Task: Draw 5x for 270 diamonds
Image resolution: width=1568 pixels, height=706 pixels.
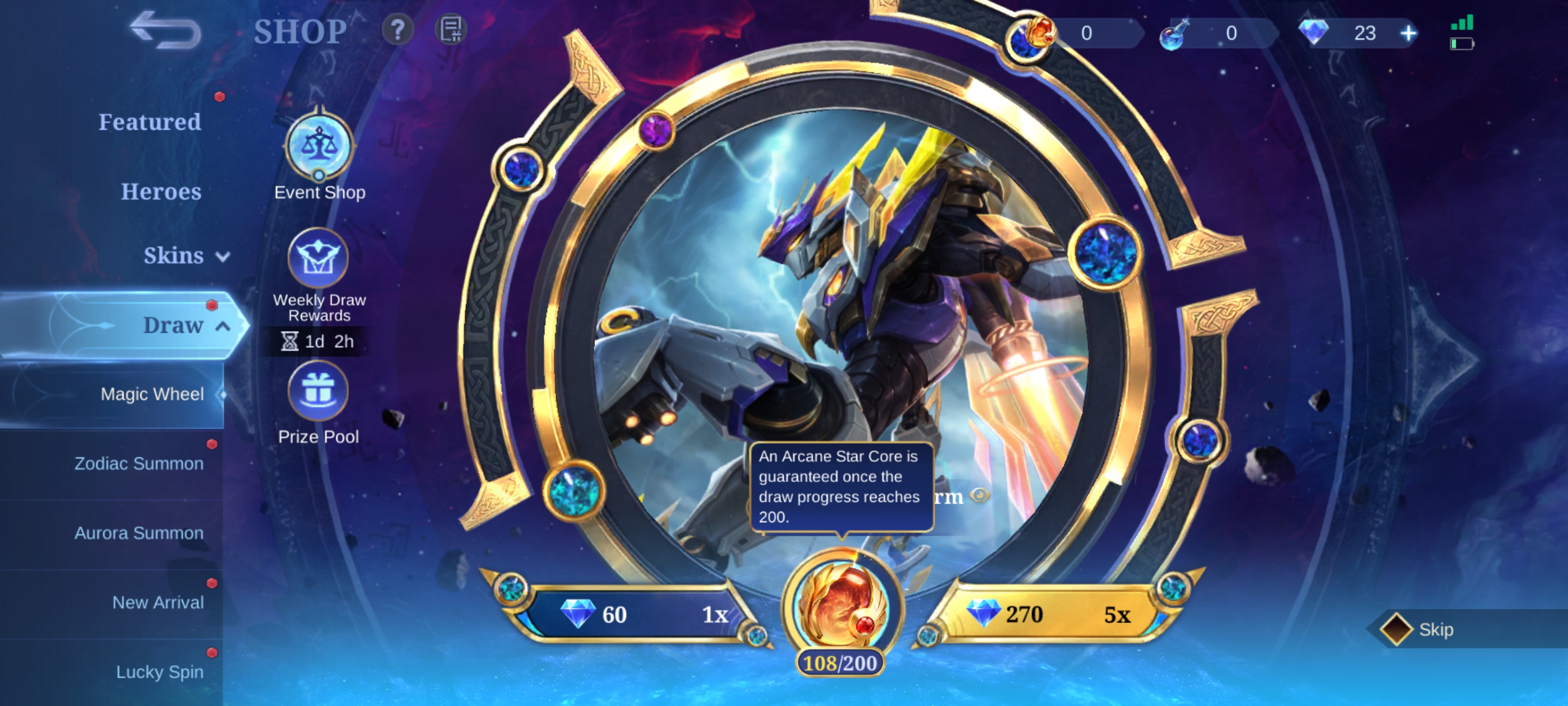Action: (x=1047, y=614)
